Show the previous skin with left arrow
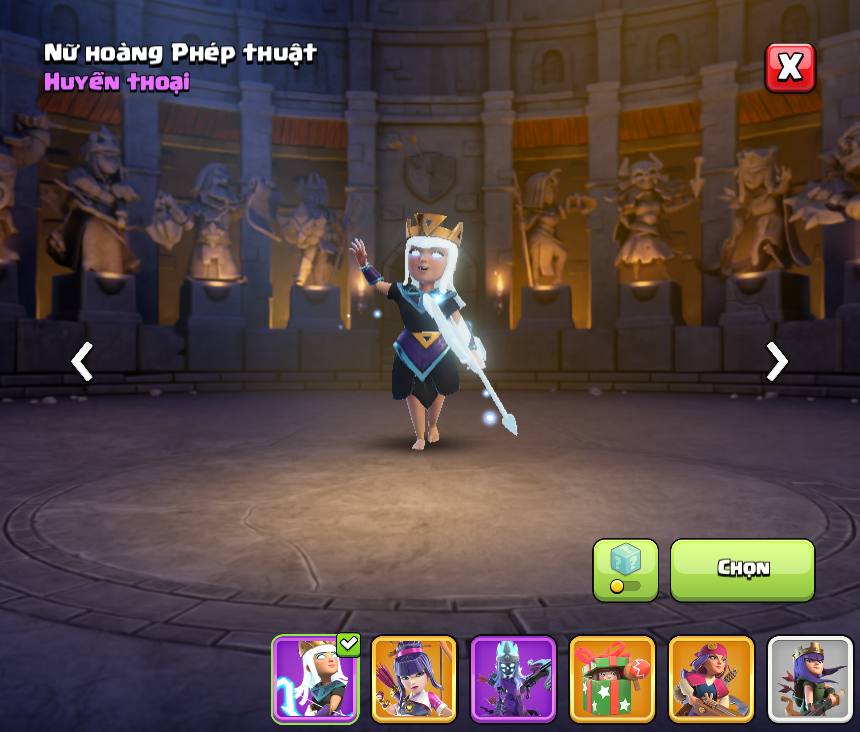The height and width of the screenshot is (732, 860). 82,361
